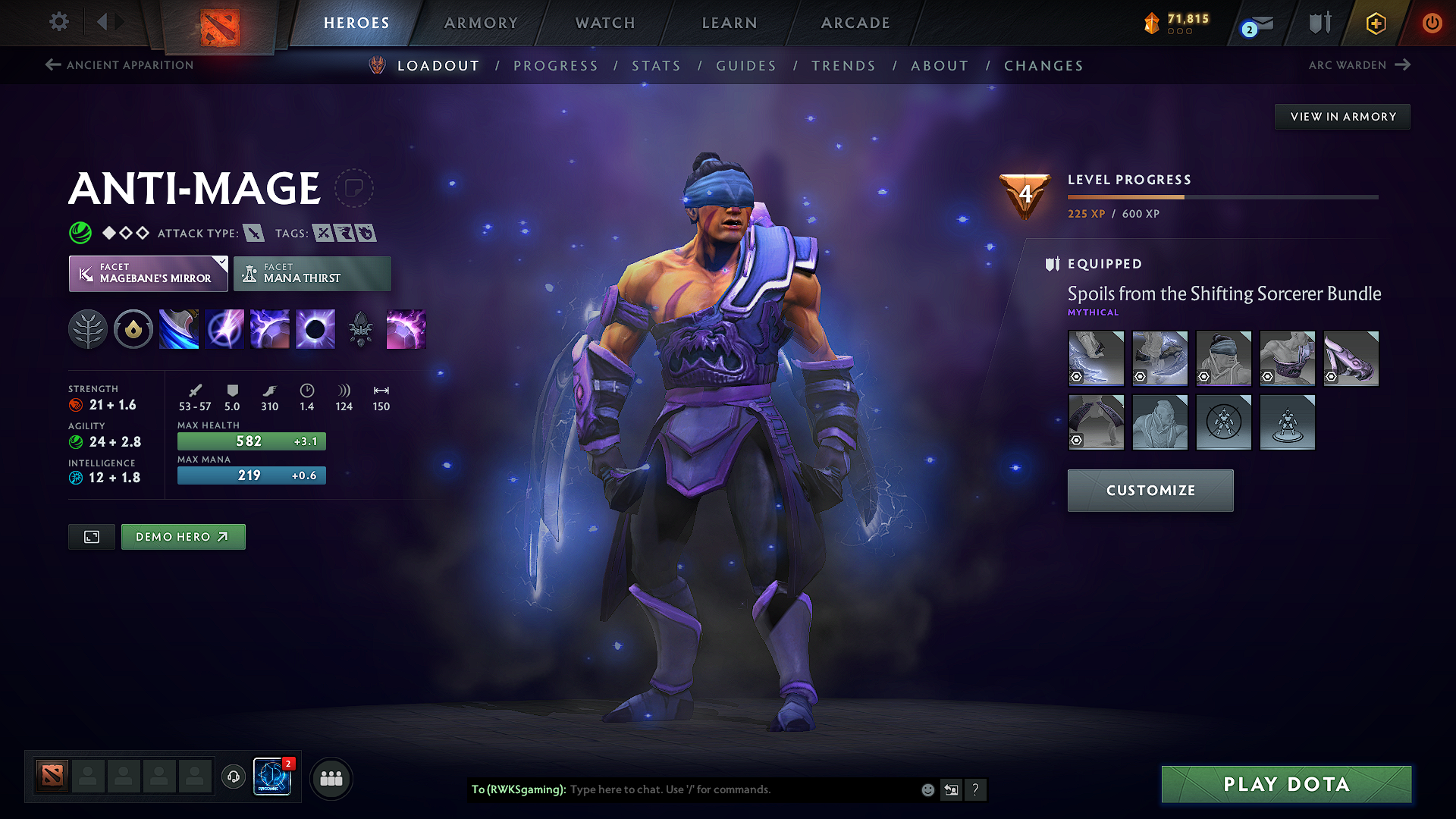This screenshot has width=1456, height=819.
Task: Click the Mana Break blade ability icon
Action: click(x=179, y=328)
